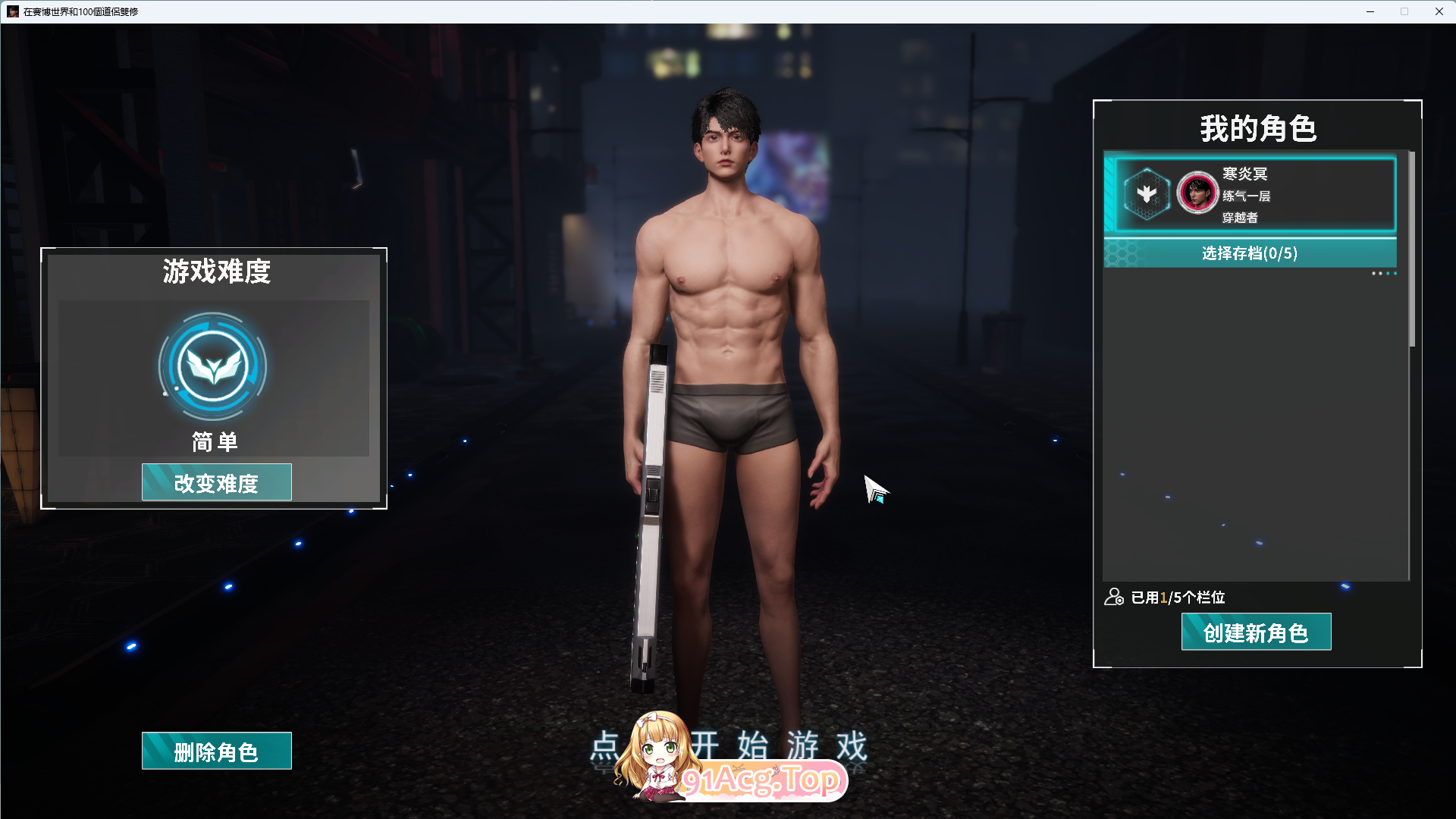Delete character with 删除角色 button

(216, 751)
